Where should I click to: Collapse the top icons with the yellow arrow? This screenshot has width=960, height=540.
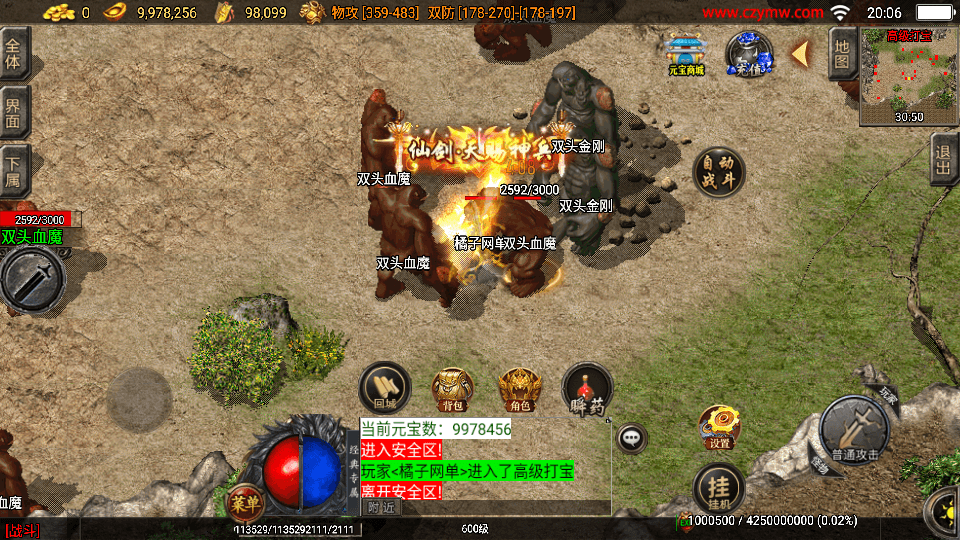click(800, 54)
